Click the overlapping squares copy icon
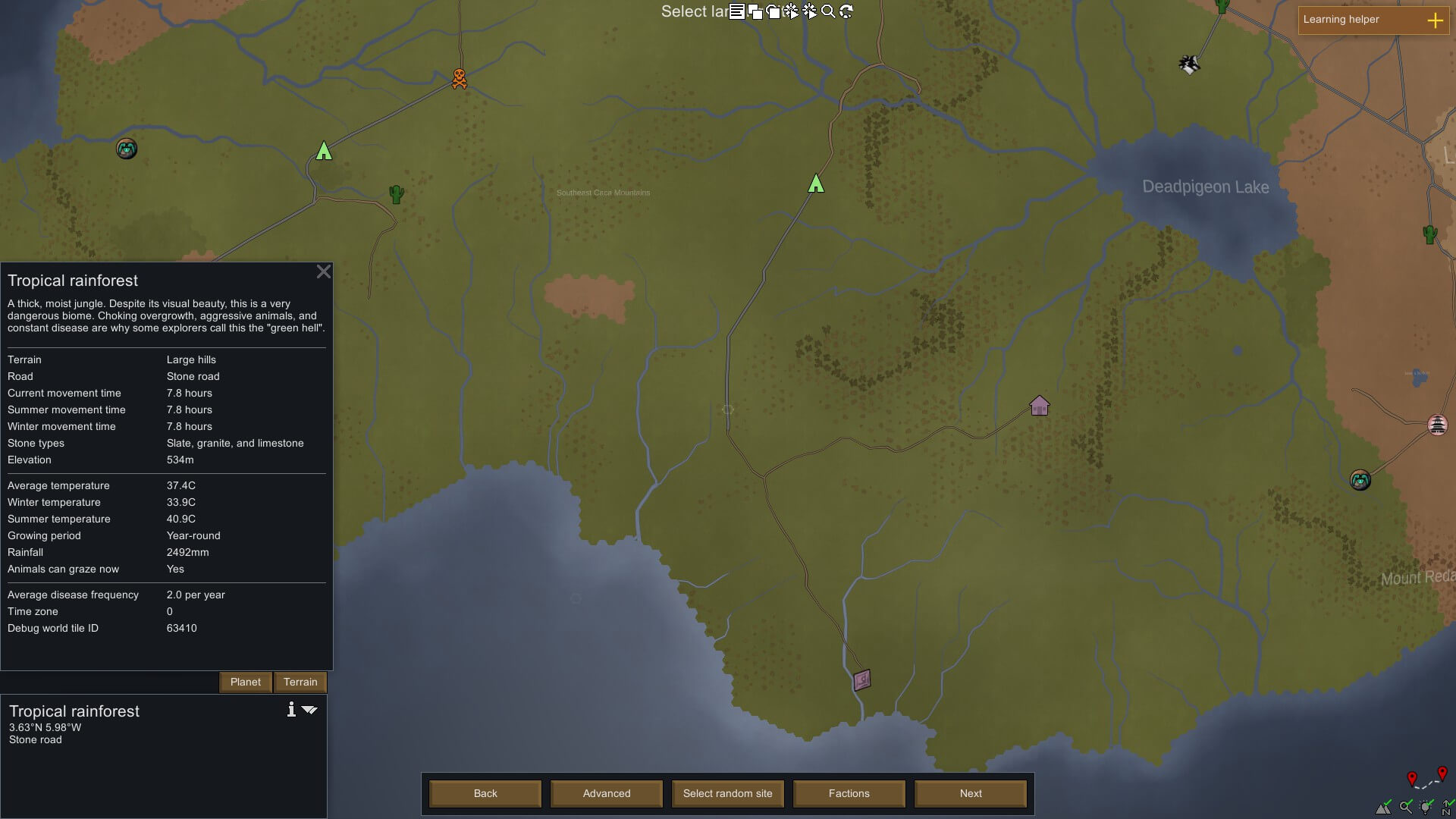 tap(755, 11)
